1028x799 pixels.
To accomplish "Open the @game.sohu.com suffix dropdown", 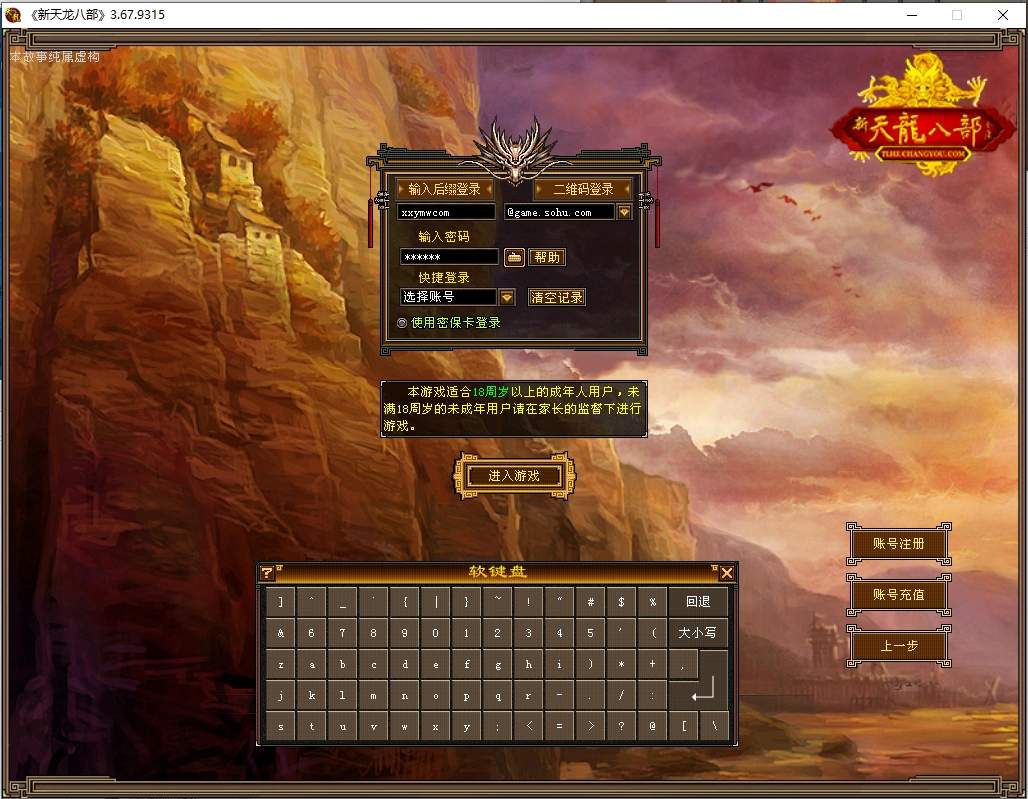I will point(624,212).
